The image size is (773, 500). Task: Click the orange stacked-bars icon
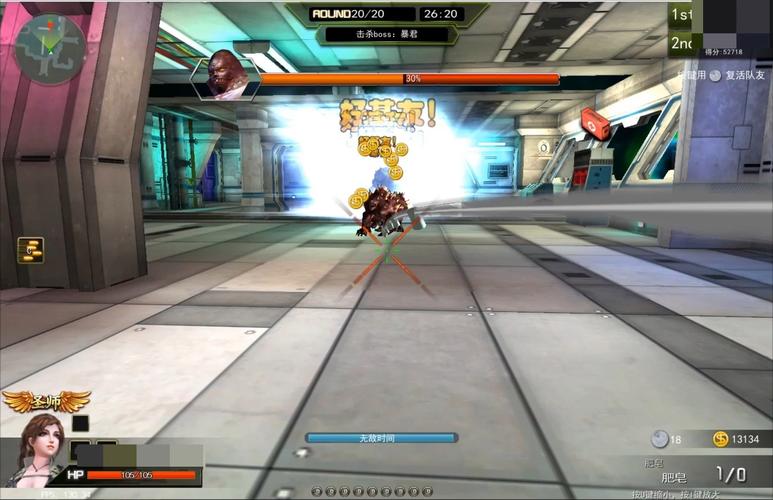(30, 250)
